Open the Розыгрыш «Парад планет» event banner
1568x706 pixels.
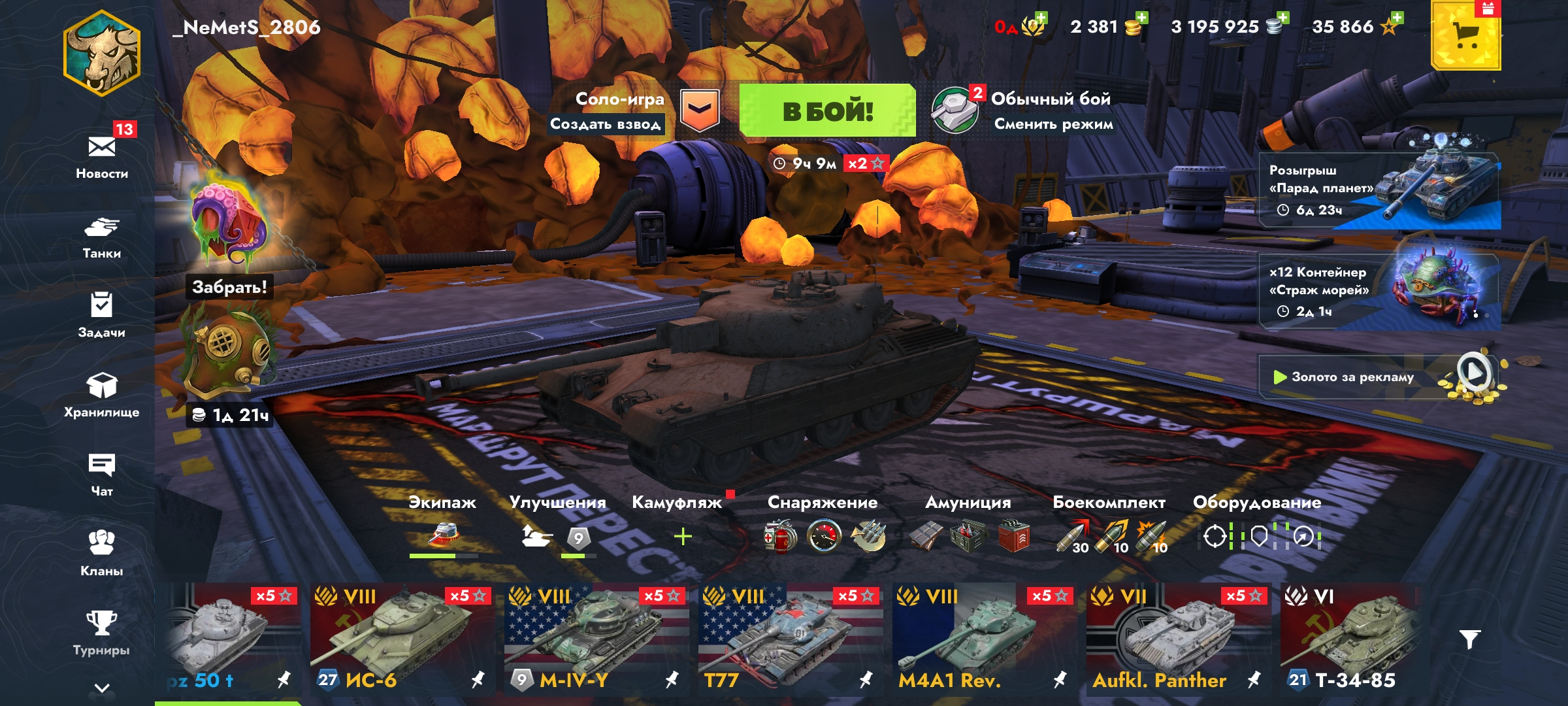click(x=1379, y=190)
